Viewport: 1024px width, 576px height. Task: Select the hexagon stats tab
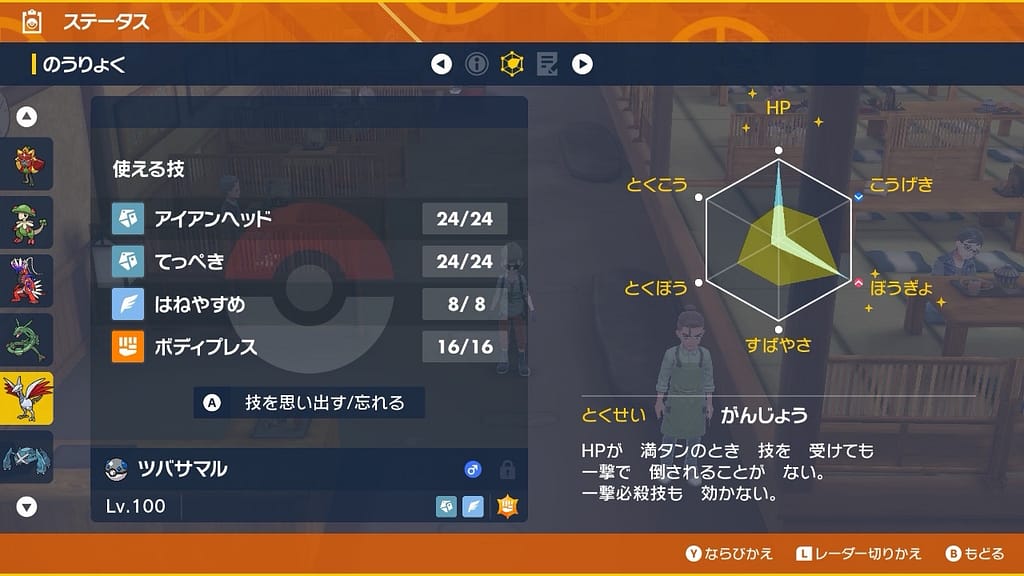(x=512, y=65)
